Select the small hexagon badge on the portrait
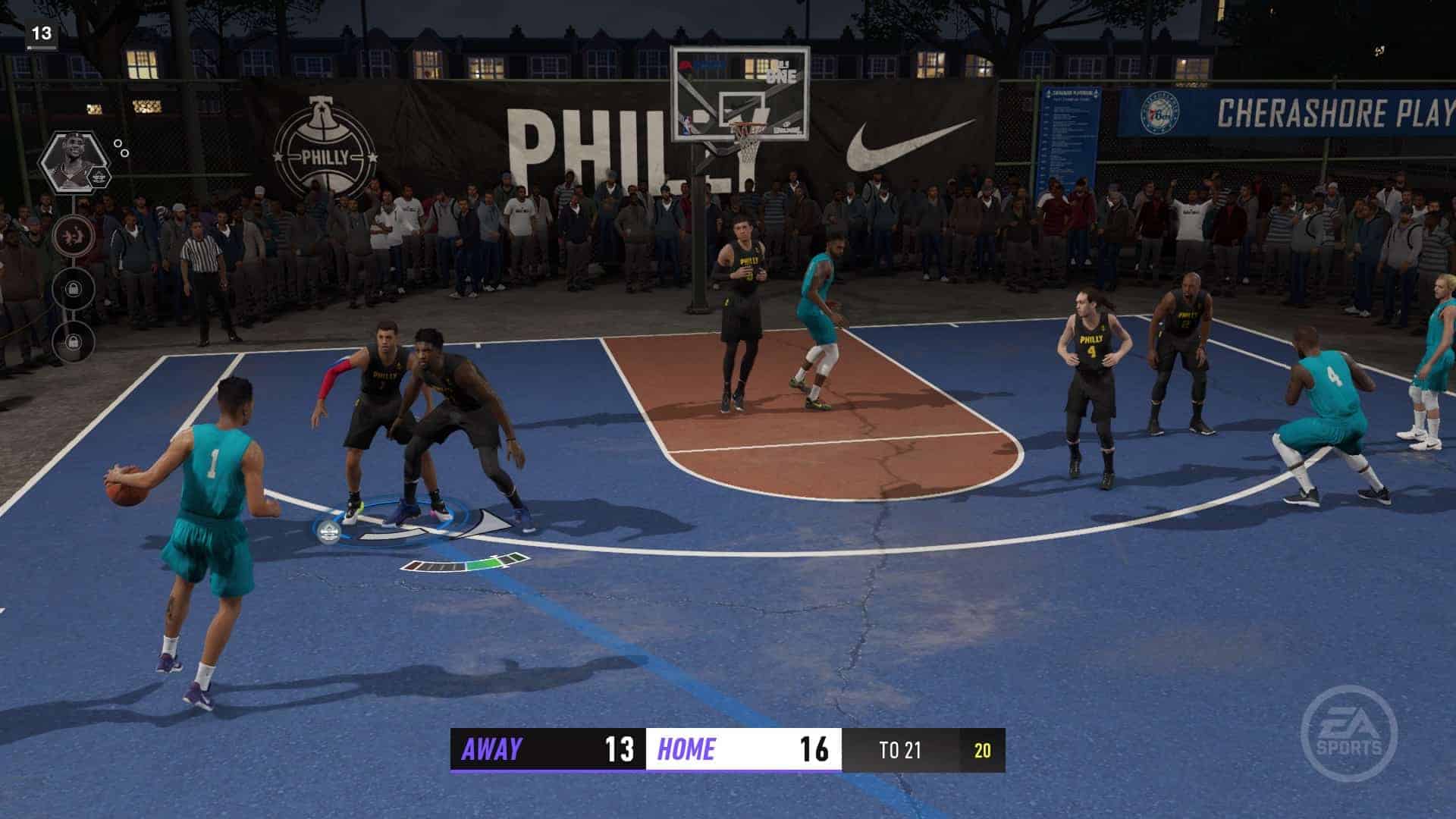The image size is (1456, 819). click(x=98, y=177)
